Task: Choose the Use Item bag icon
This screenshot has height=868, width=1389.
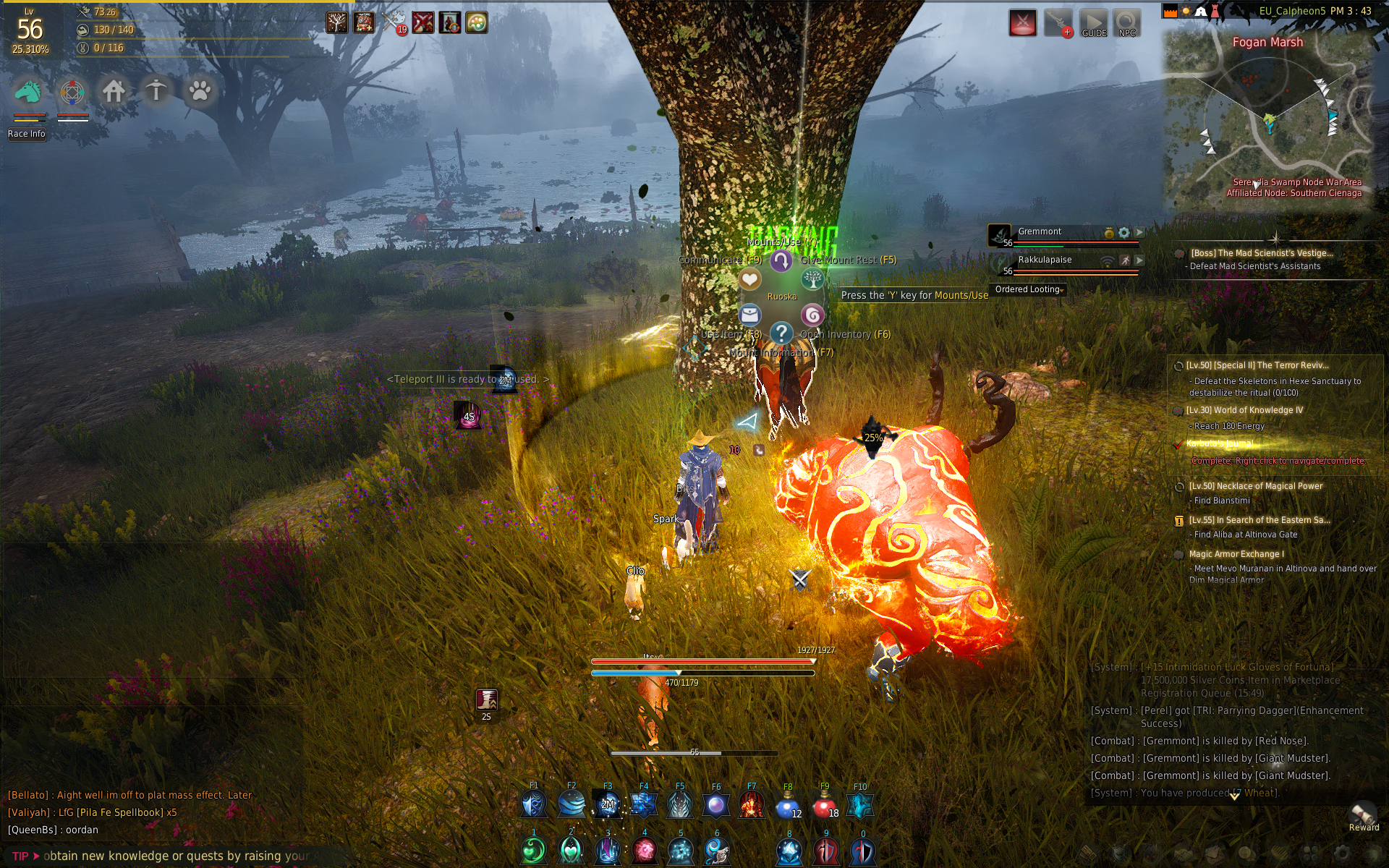Action: (749, 315)
